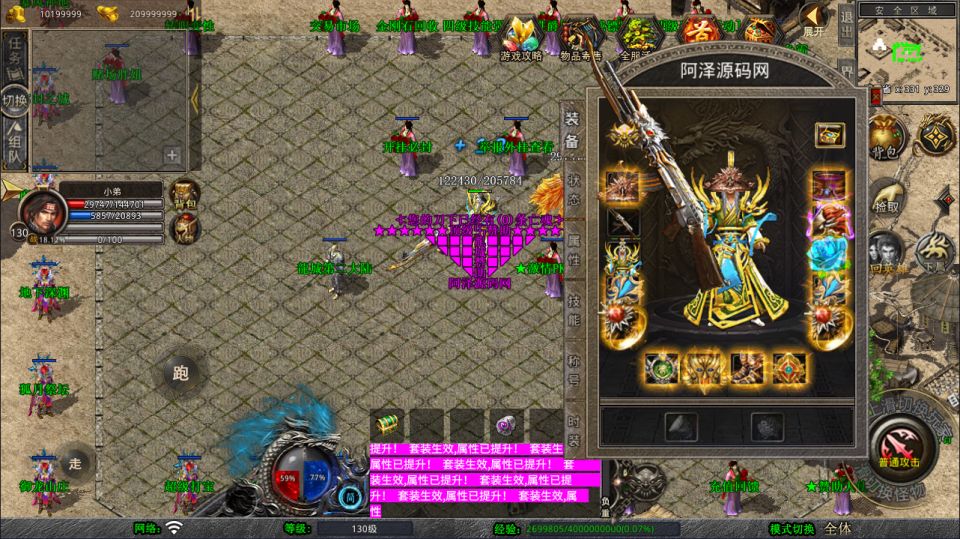Use the 普通攻击 normal attack button

coord(896,444)
